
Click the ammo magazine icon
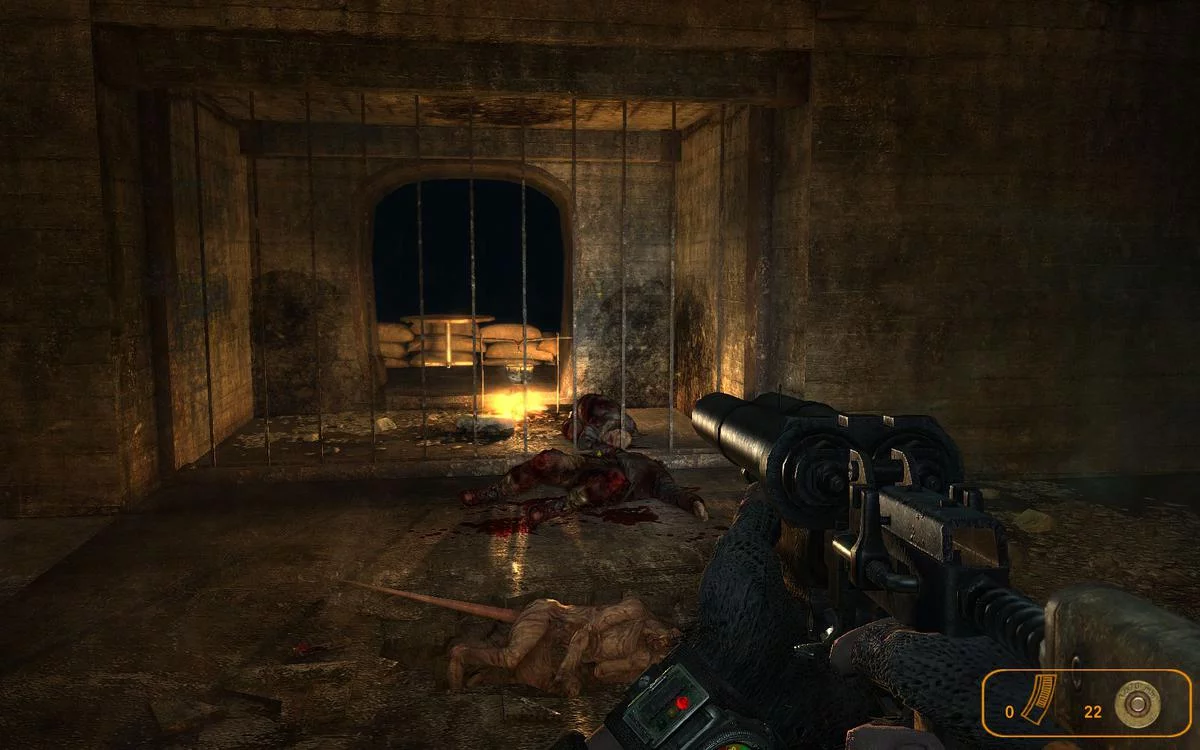[1040, 699]
